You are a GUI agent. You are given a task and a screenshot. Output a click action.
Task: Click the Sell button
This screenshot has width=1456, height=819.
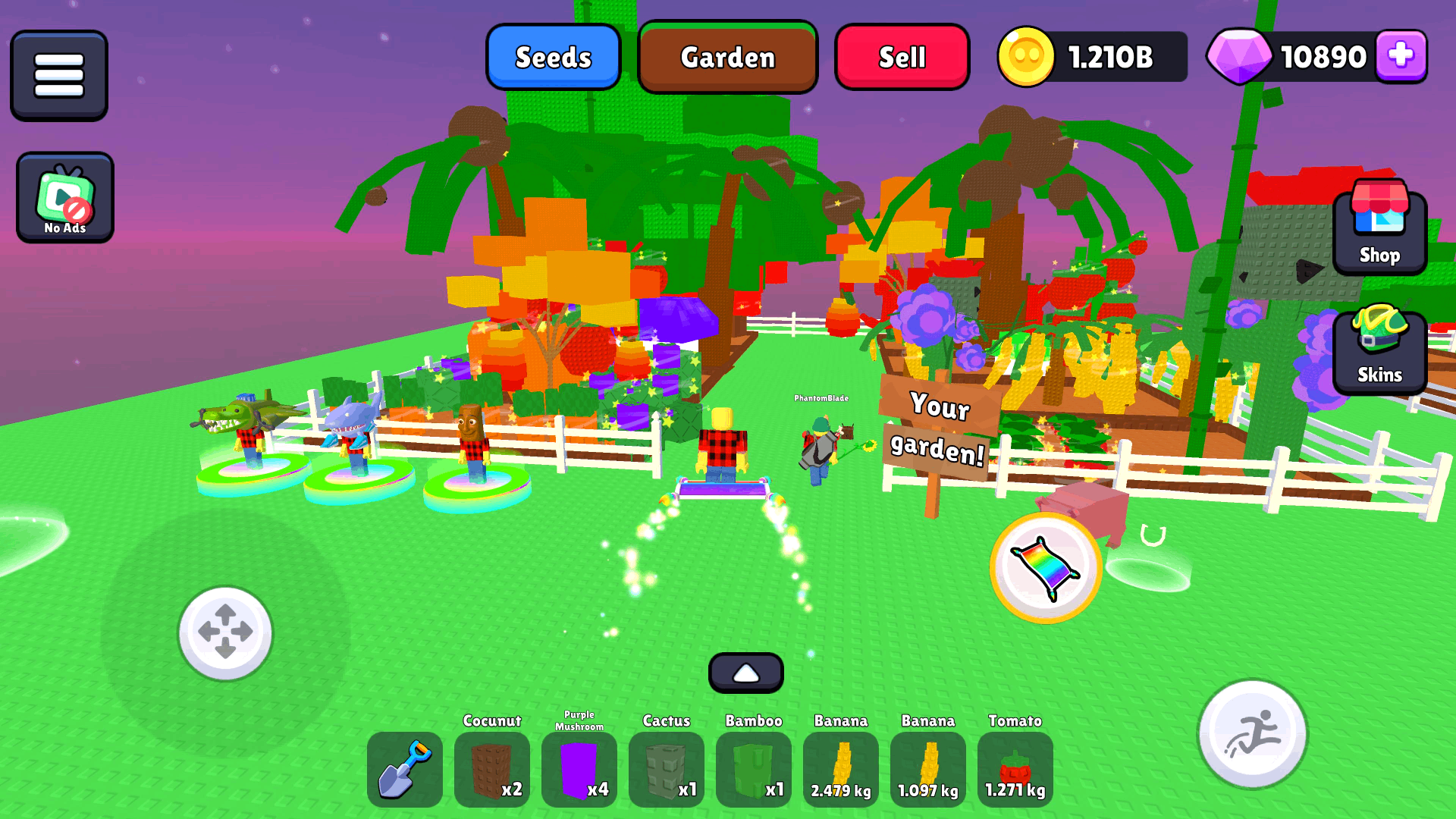(x=902, y=57)
